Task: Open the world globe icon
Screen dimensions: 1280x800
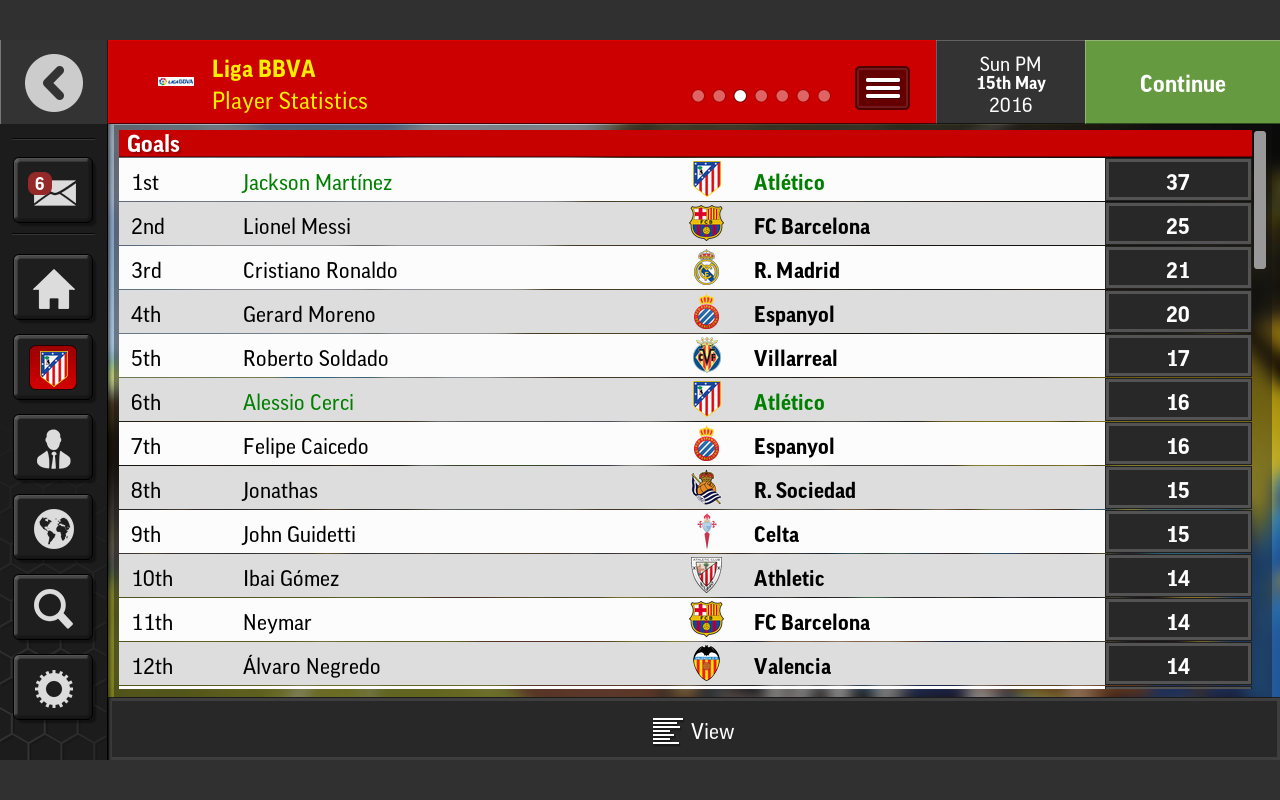Action: tap(53, 529)
